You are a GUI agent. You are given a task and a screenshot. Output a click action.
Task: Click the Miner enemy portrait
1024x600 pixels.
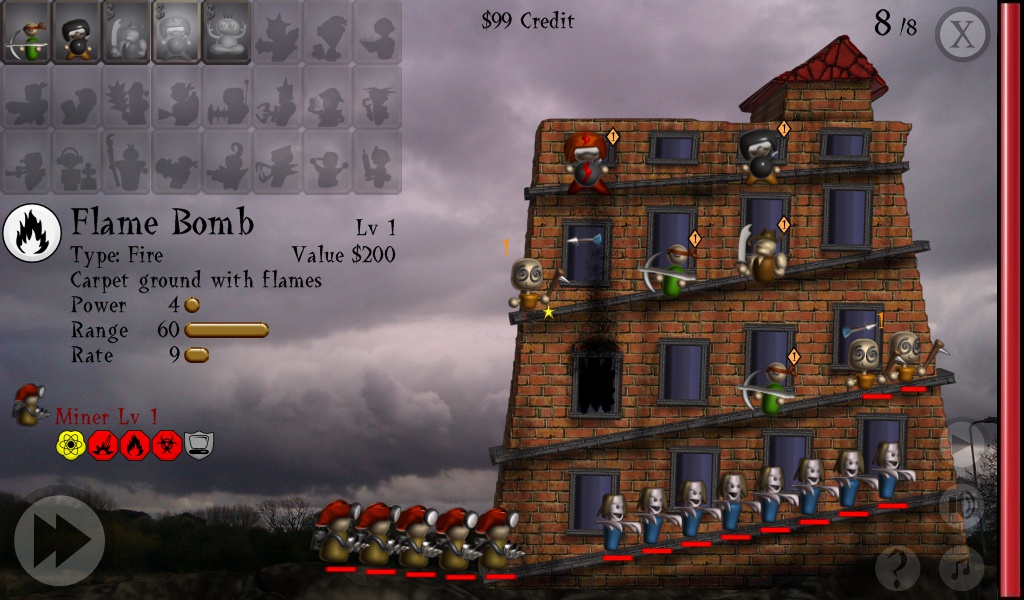[x=30, y=404]
